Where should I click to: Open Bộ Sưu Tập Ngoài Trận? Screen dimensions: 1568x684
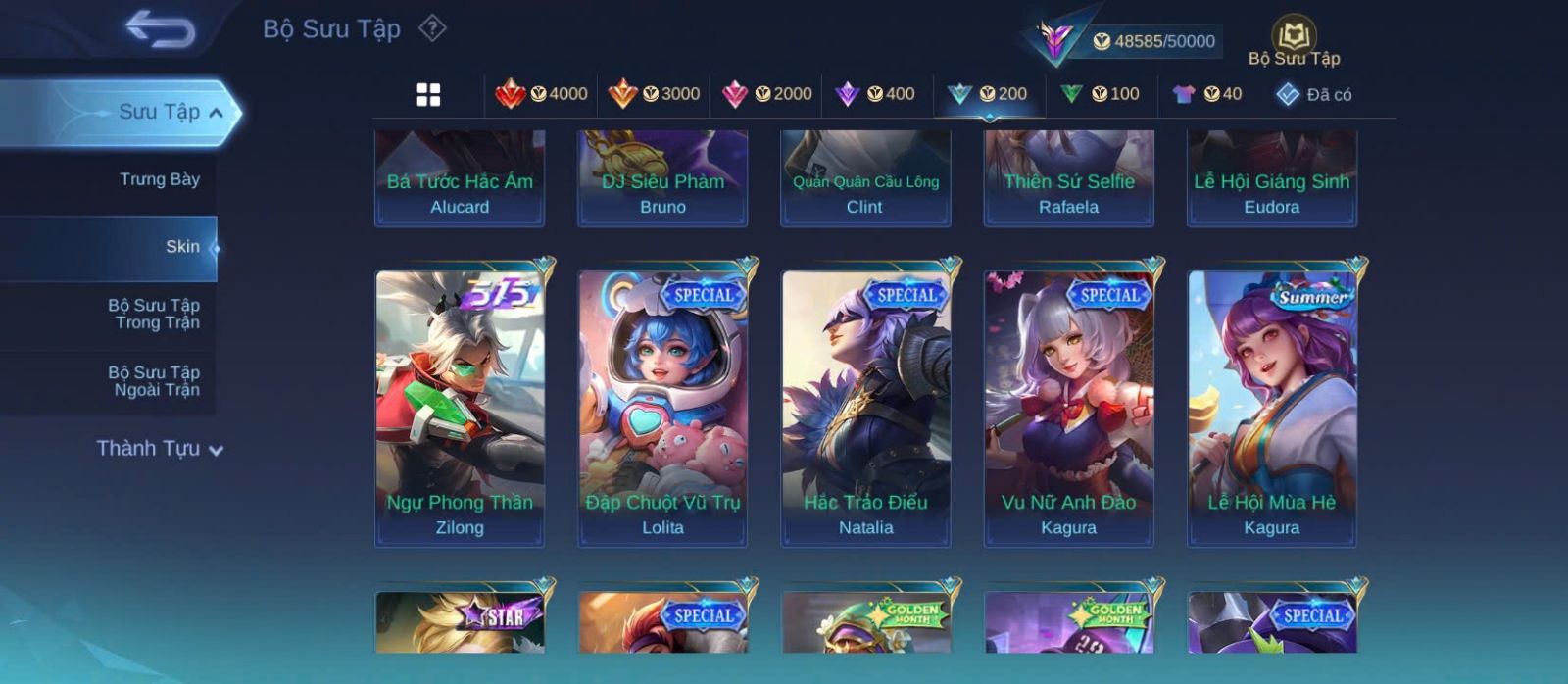(155, 381)
